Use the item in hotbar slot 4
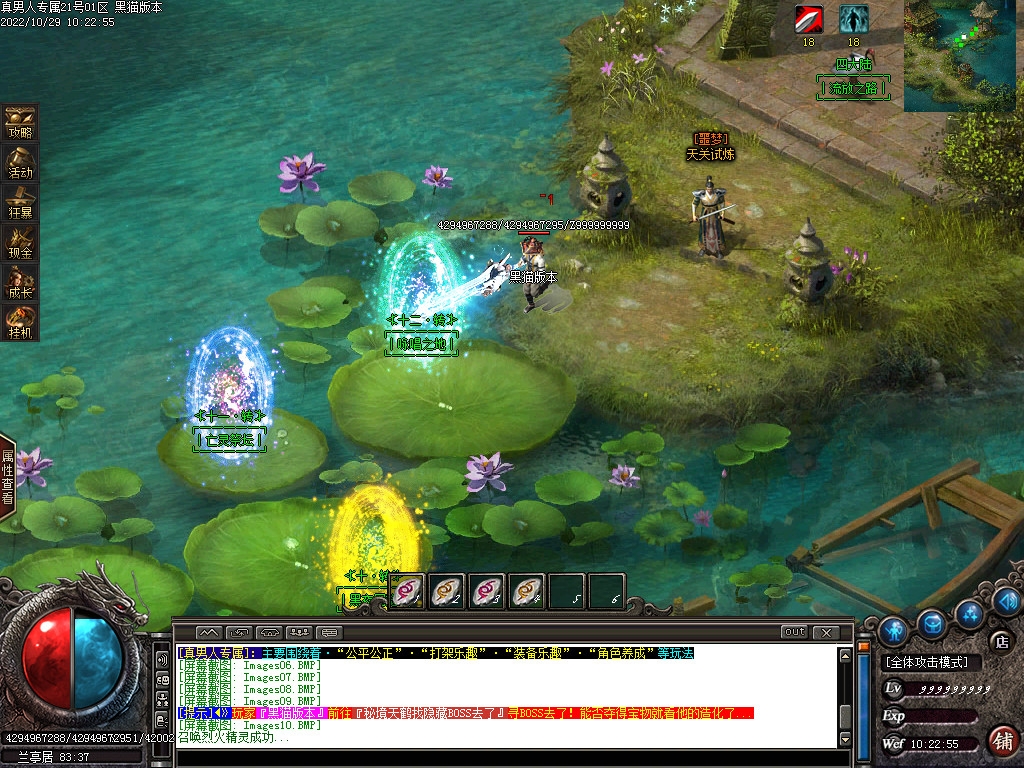1024x768 pixels. (527, 591)
